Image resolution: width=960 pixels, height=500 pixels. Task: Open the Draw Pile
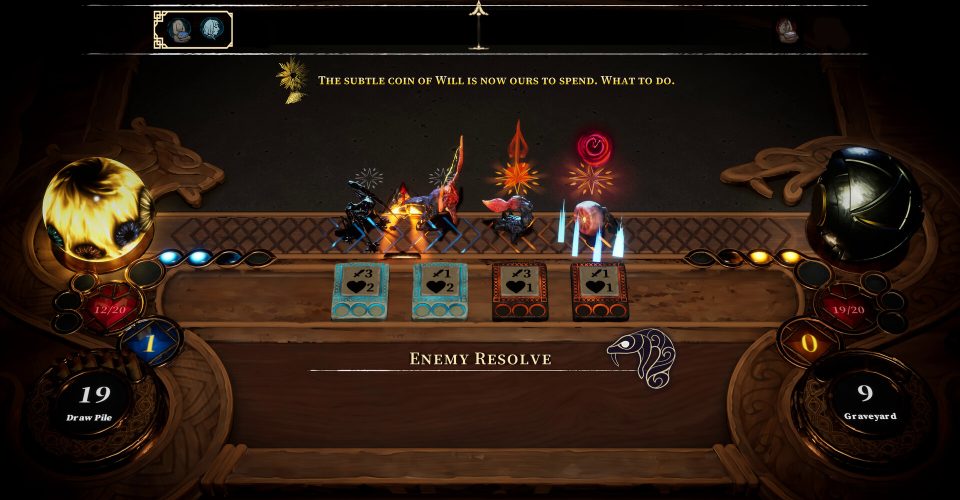coord(88,400)
